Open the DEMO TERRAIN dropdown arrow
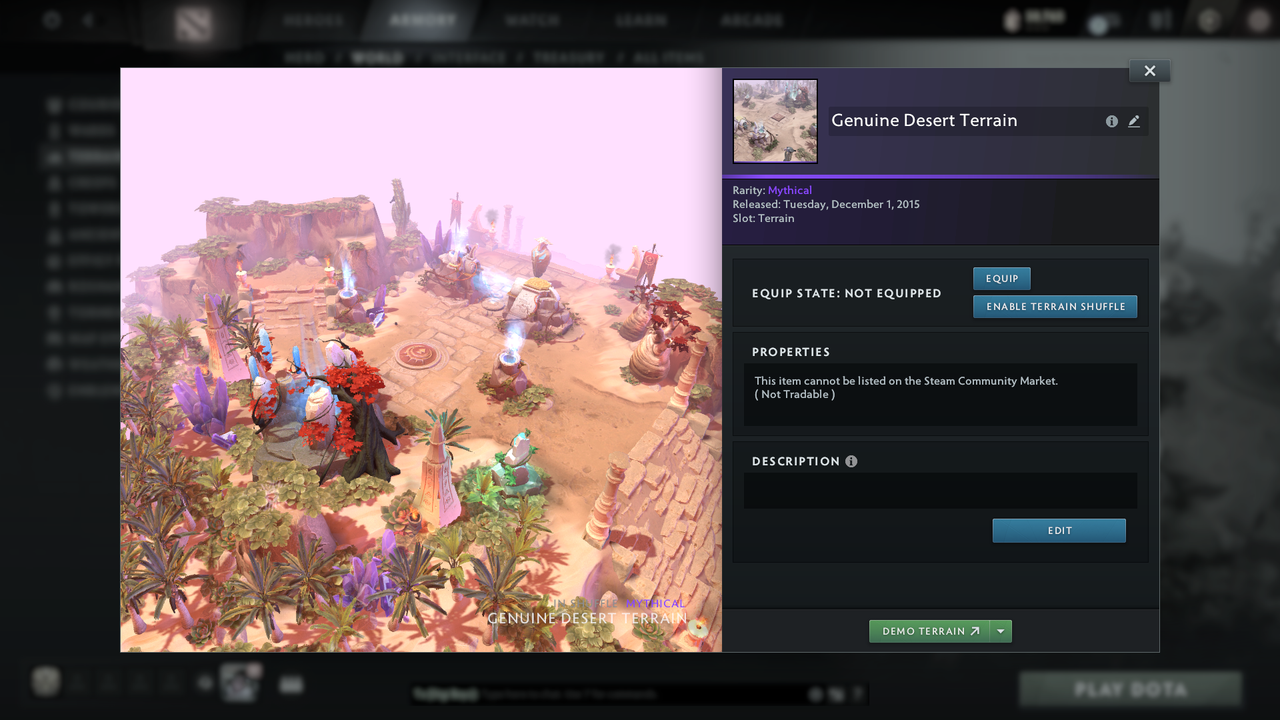 [1000, 631]
